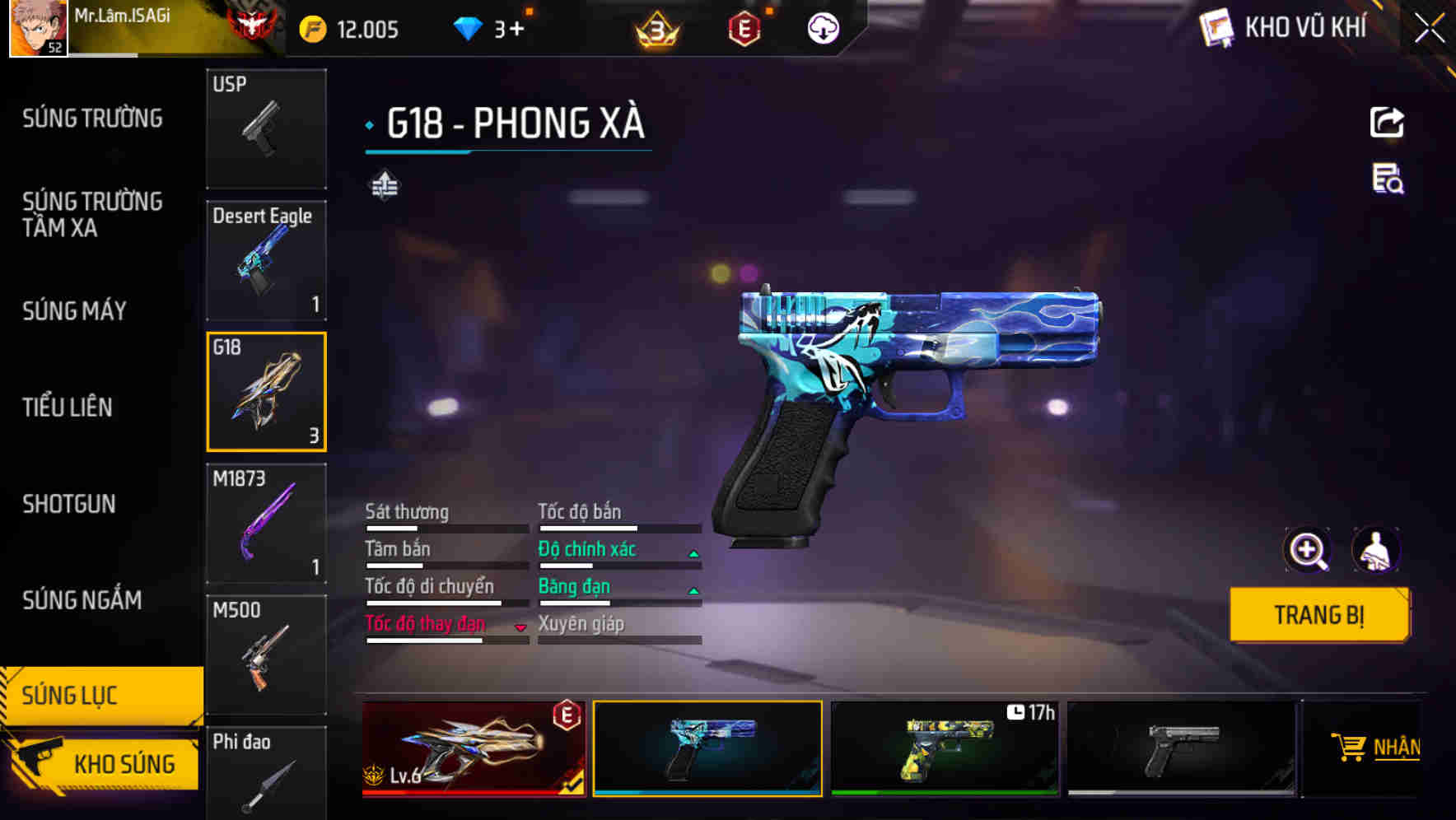
Task: Click the cloud download icon
Action: 821,27
